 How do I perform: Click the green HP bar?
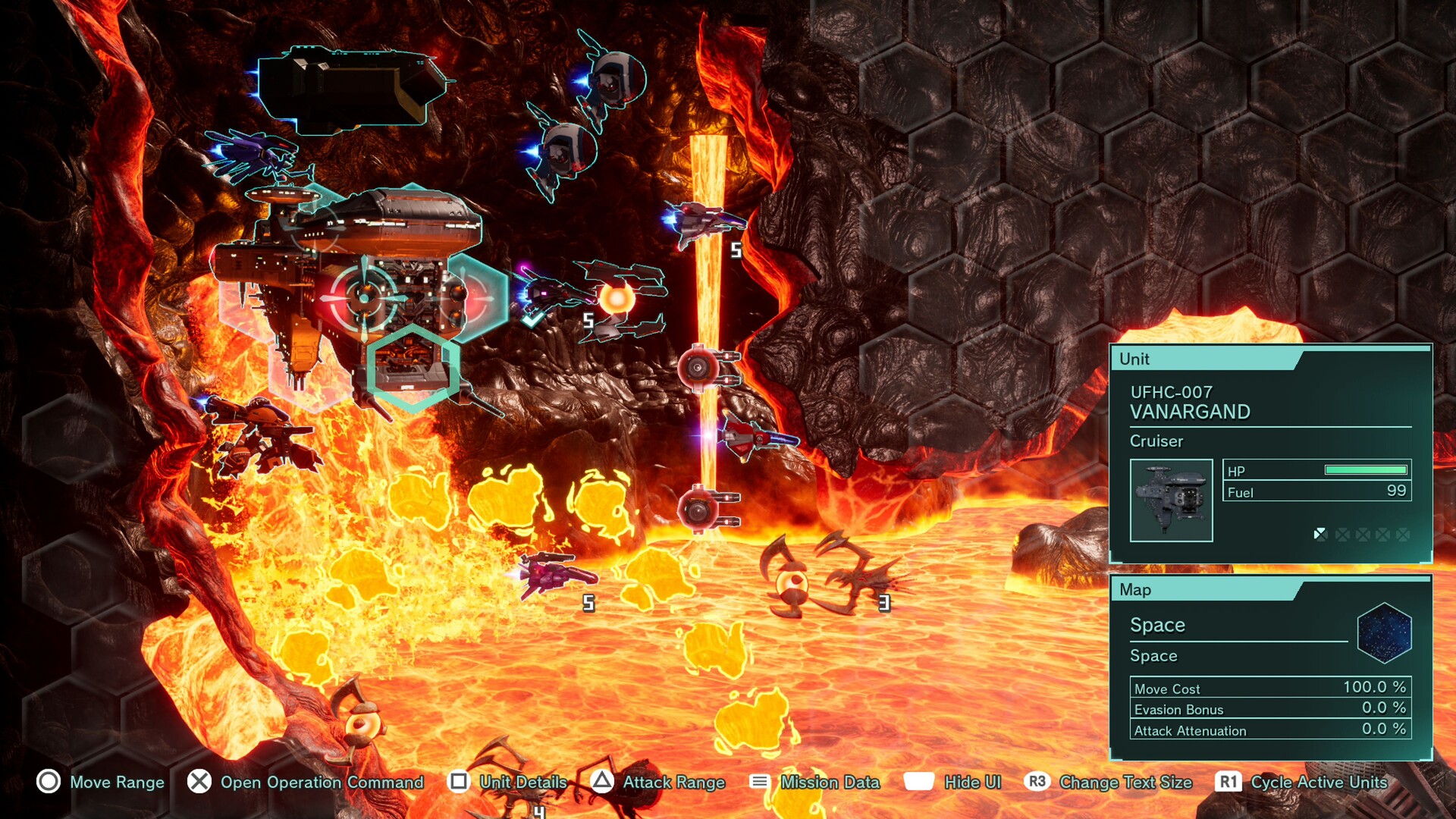click(1367, 472)
